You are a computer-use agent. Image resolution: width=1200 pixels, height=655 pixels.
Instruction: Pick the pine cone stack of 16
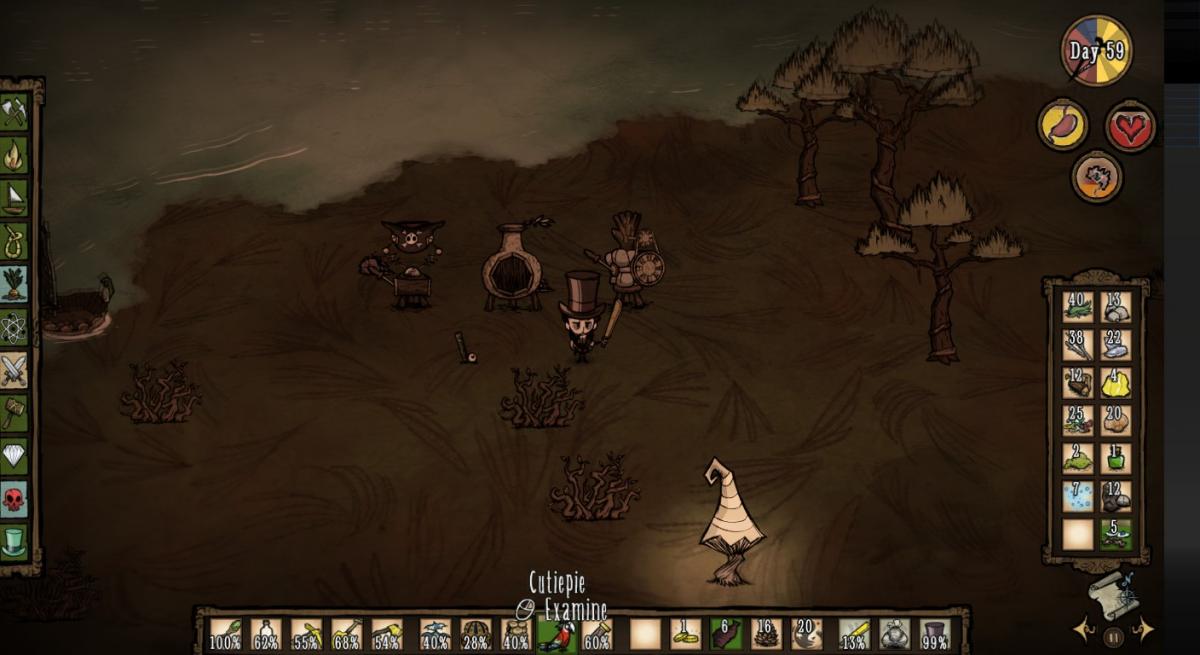pos(766,634)
